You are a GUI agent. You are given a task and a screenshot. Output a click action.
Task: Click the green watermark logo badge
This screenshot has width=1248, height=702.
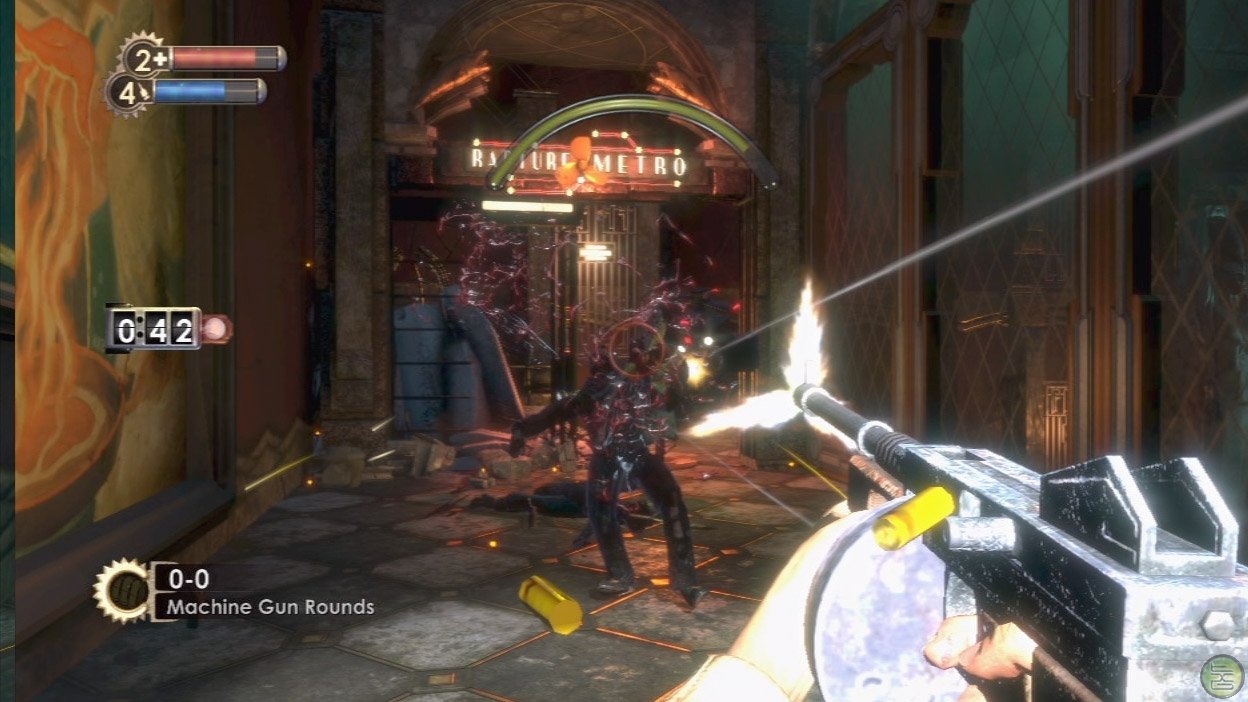1223,676
